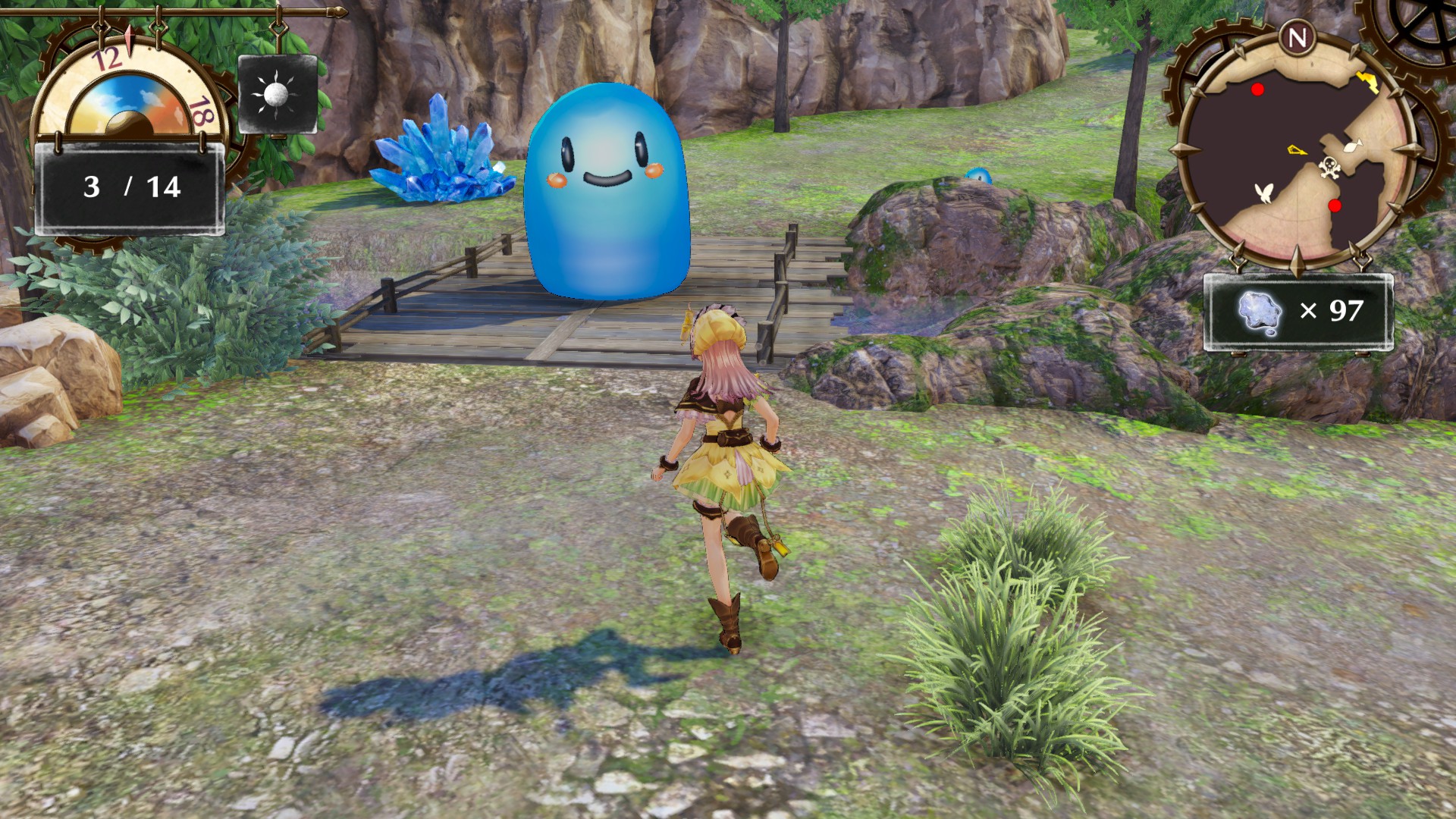Select the skull danger marker on the minimap
This screenshot has height=819, width=1456.
point(1329,167)
